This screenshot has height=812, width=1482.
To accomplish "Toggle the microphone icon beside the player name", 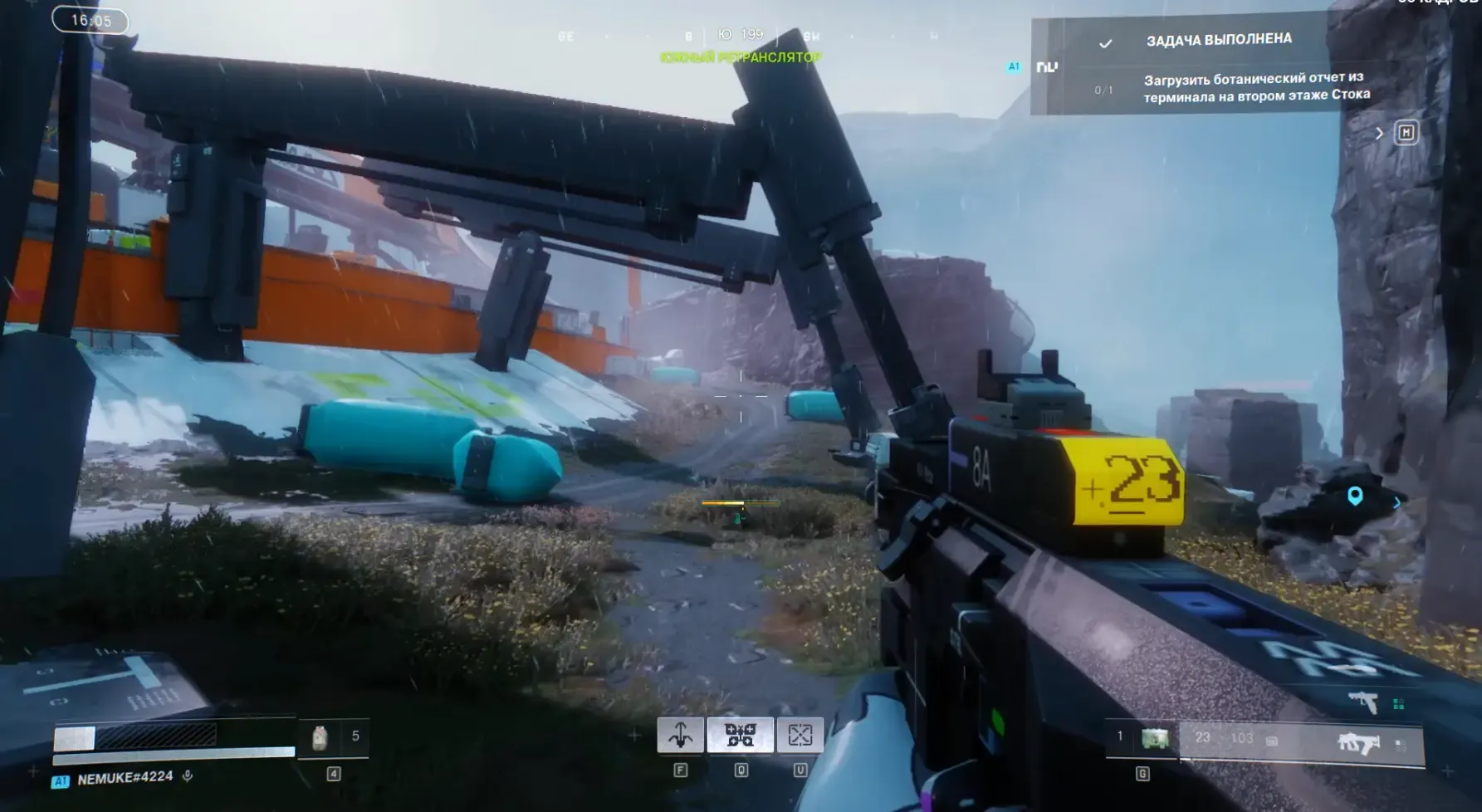I will click(x=188, y=776).
